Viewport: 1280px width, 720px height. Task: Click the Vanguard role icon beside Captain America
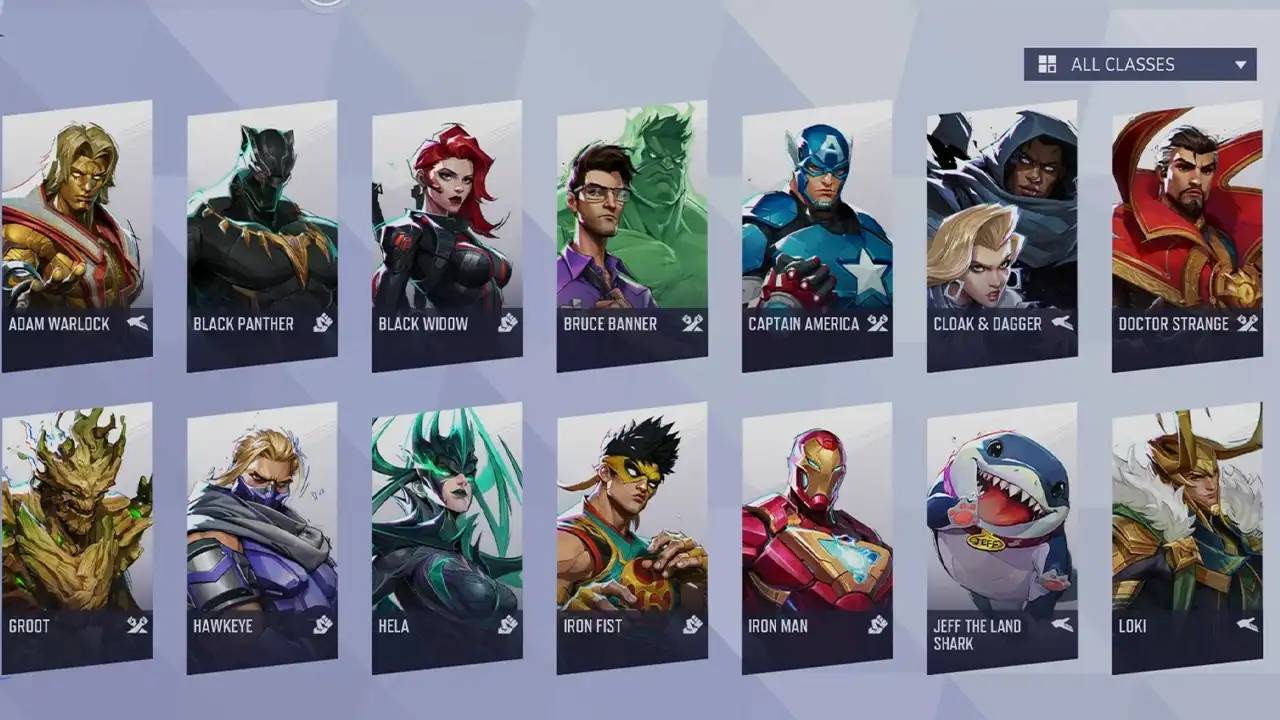coord(874,322)
